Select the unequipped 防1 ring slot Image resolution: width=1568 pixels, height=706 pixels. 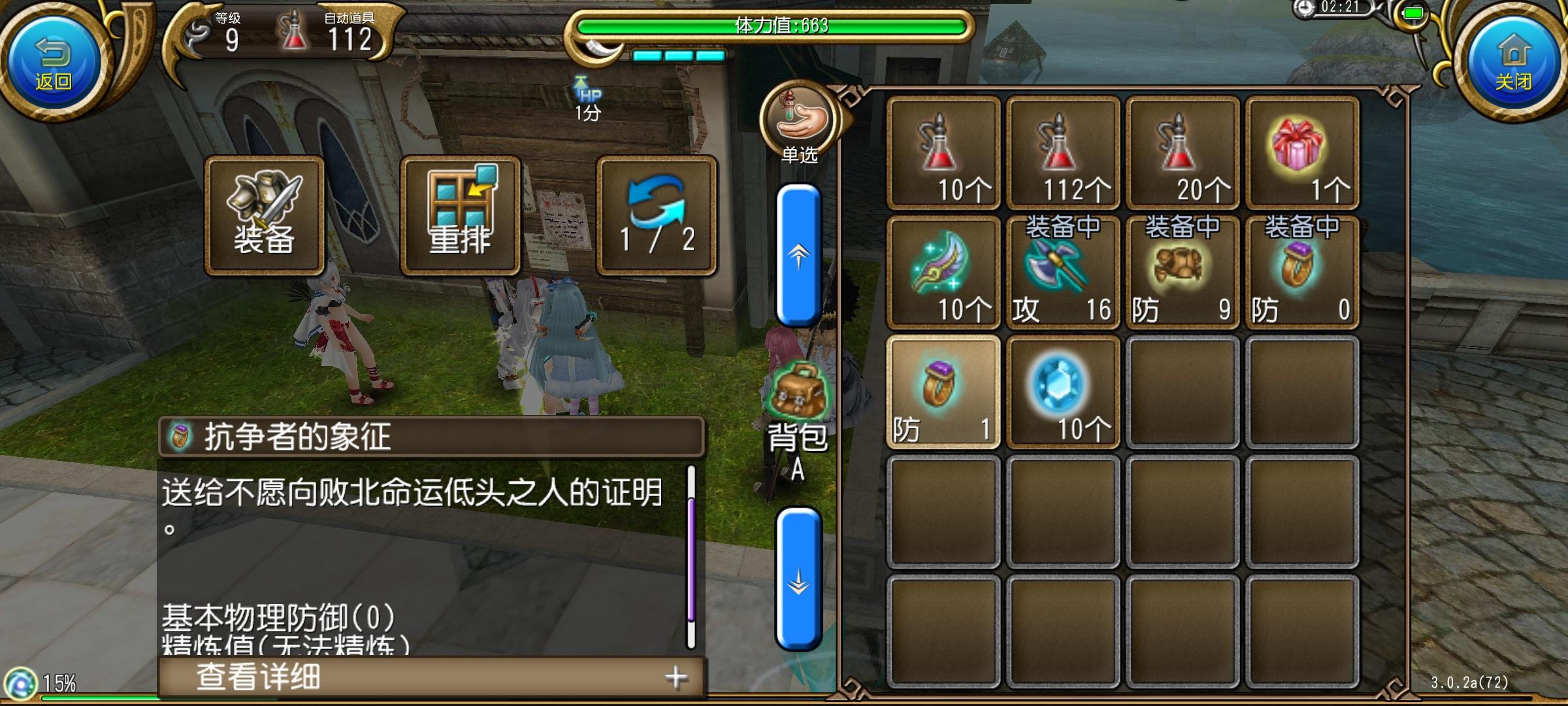(x=943, y=392)
